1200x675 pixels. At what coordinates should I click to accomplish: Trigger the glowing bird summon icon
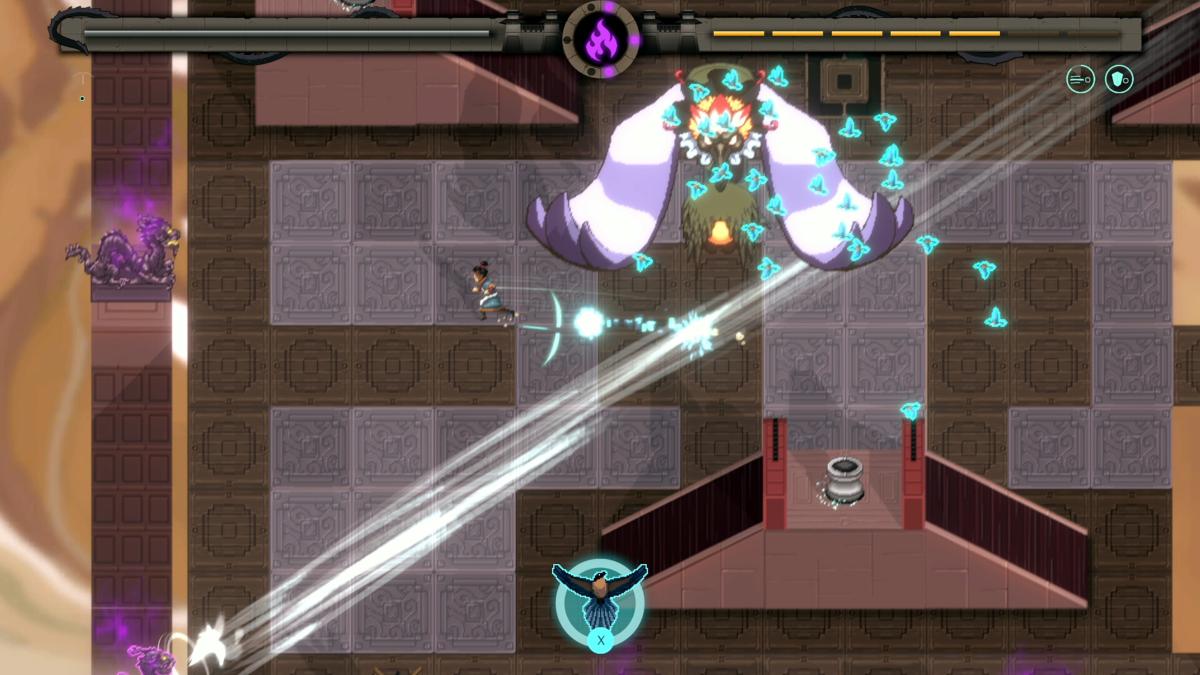[x=600, y=600]
